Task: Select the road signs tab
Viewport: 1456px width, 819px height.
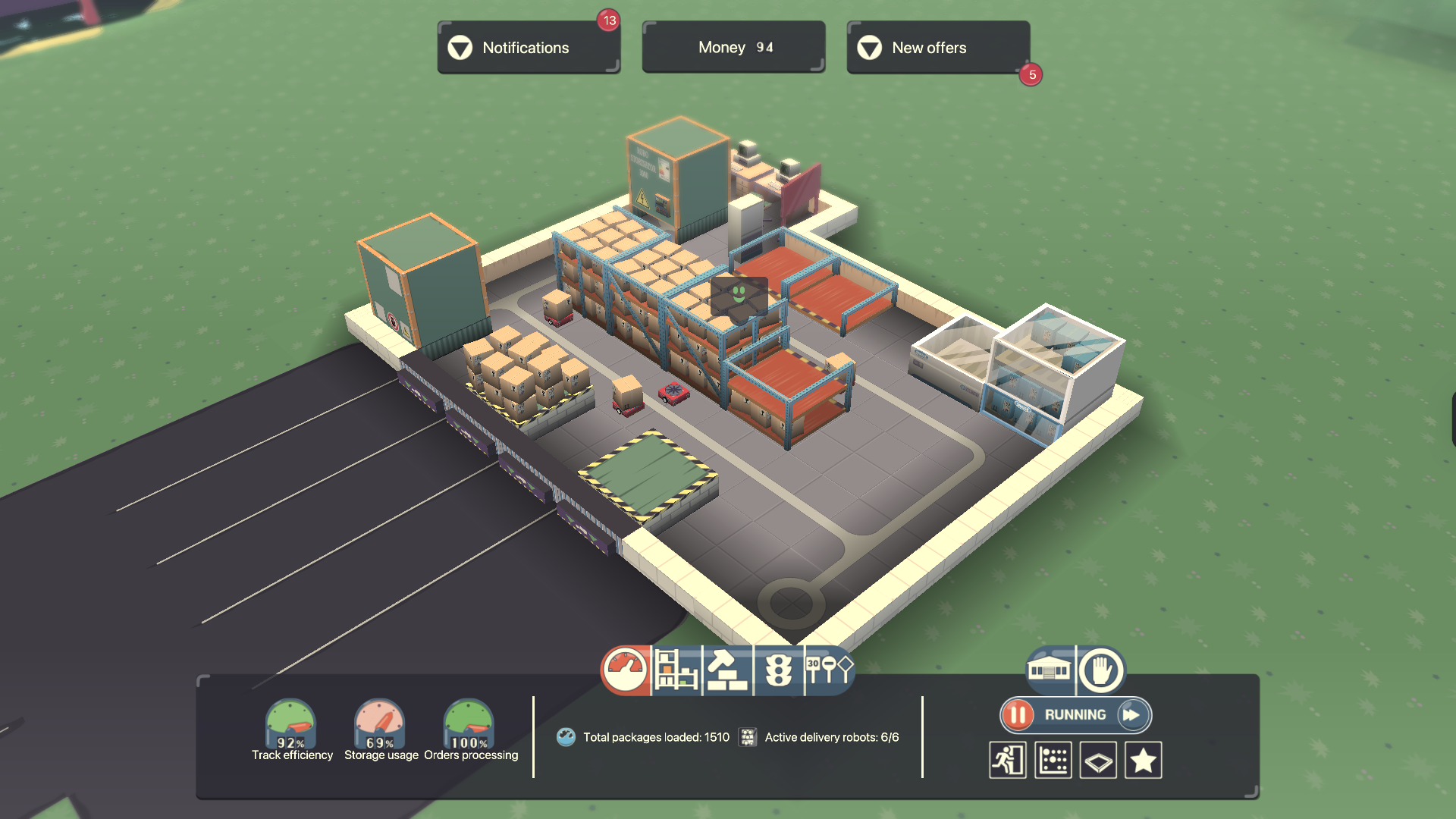Action: click(x=829, y=670)
